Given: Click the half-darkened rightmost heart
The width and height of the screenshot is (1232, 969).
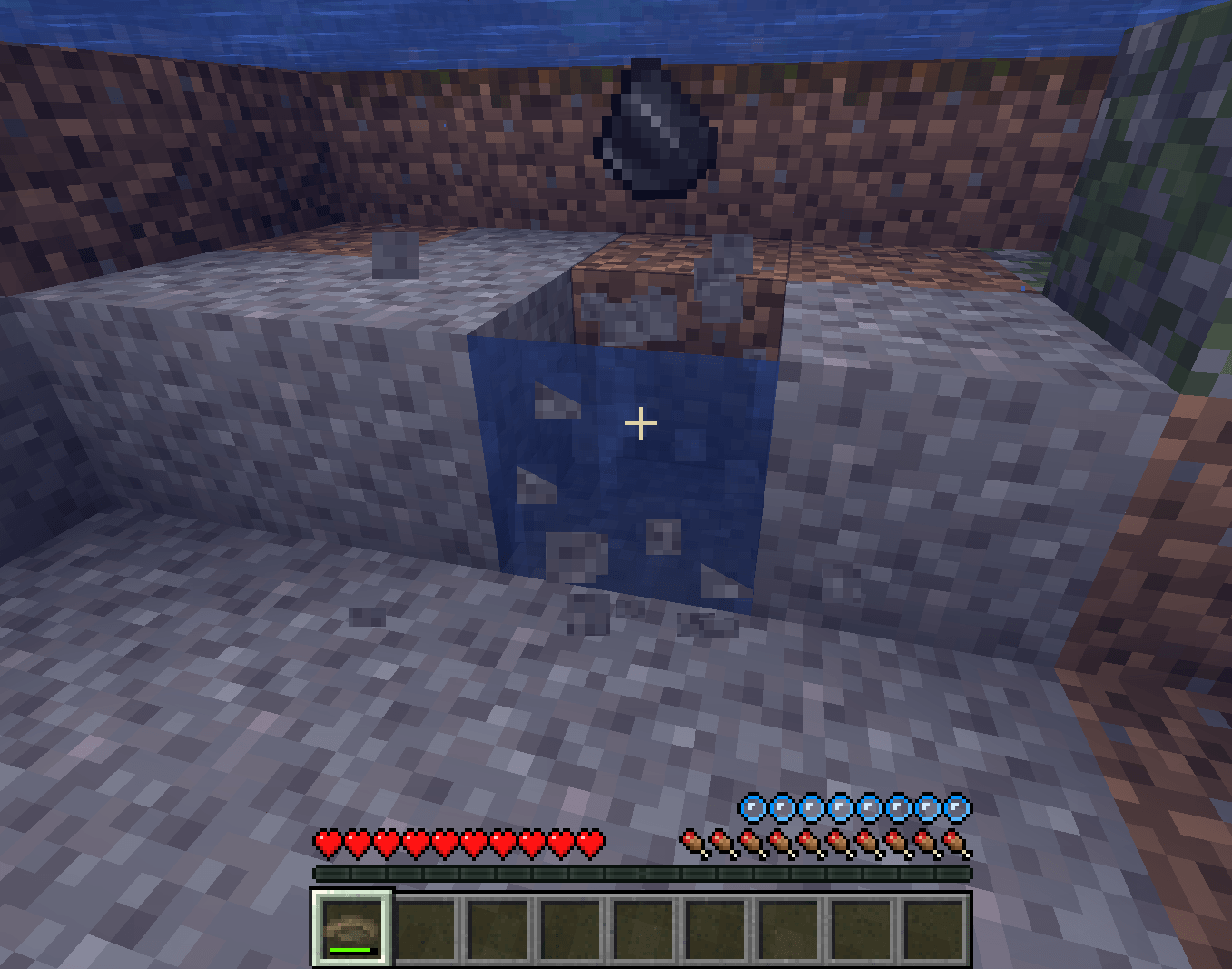Looking at the screenshot, I should pyautogui.click(x=592, y=842).
